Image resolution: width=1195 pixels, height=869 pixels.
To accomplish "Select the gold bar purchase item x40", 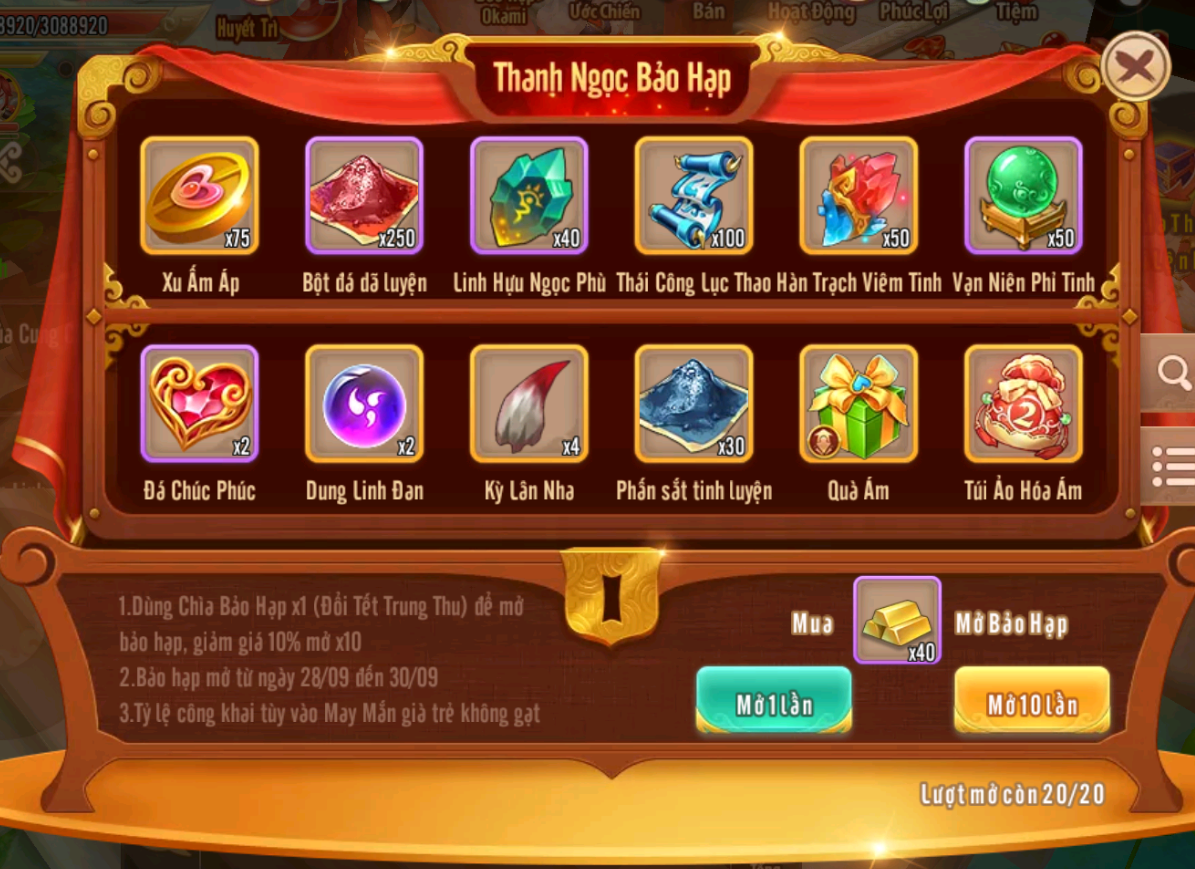I will [x=896, y=621].
